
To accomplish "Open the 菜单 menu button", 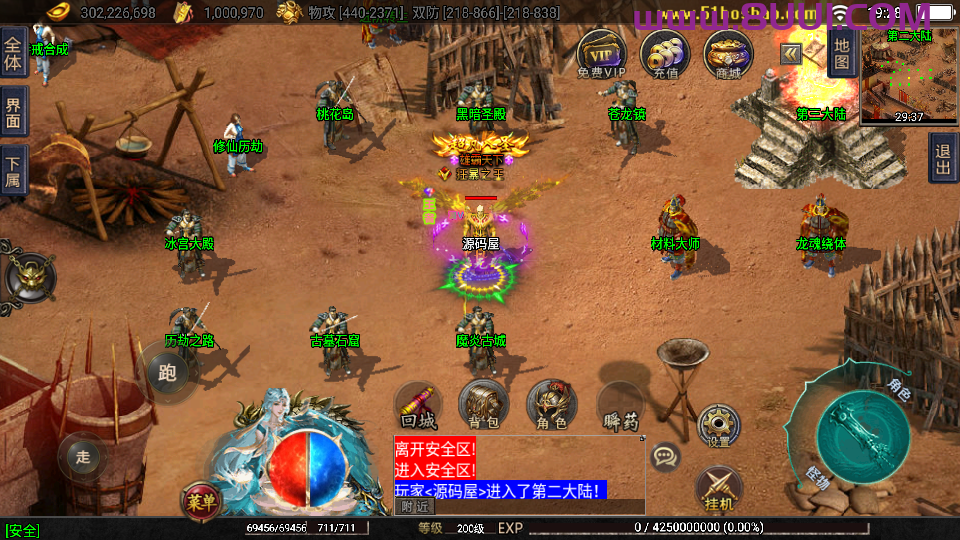I will point(201,503).
